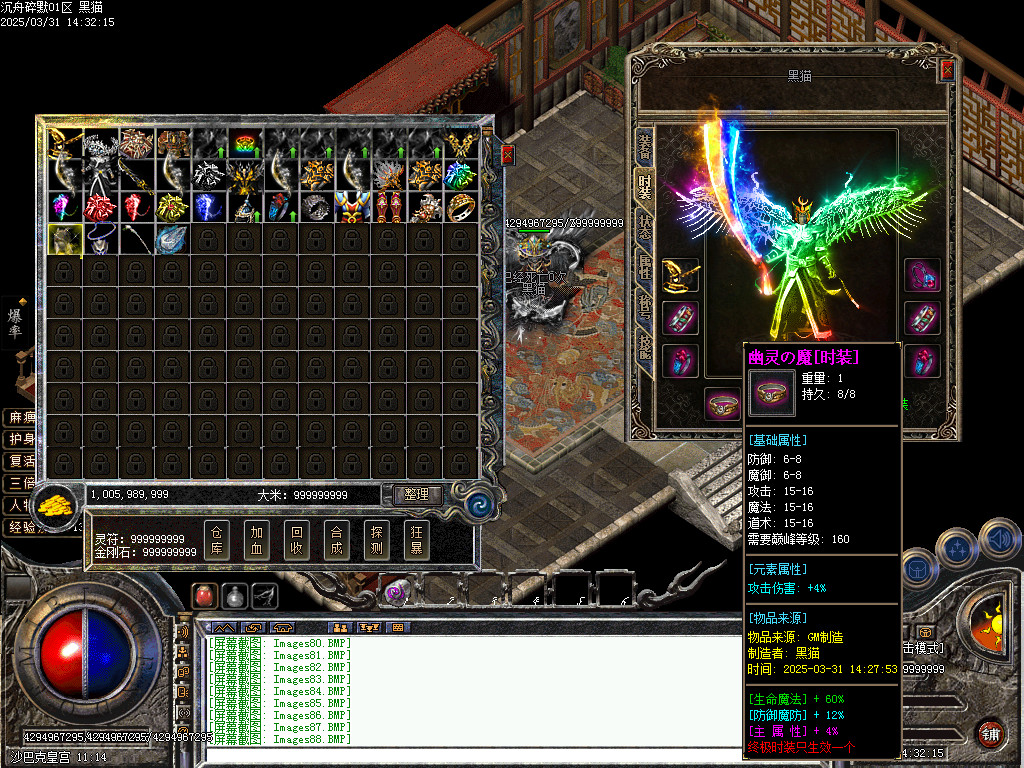1024x768 pixels.
Task: Trigger the 狂暴 berserk button
Action: point(417,540)
